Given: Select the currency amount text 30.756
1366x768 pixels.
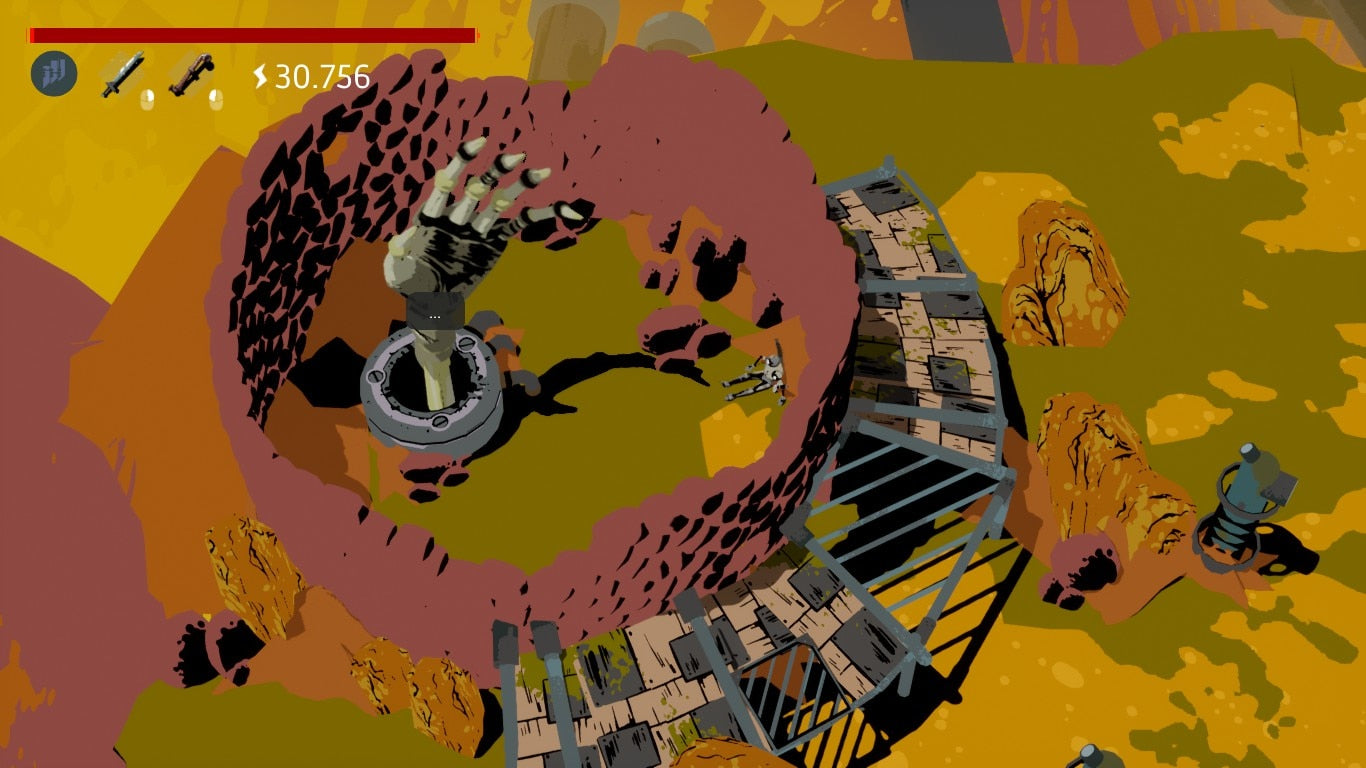Looking at the screenshot, I should tap(320, 72).
